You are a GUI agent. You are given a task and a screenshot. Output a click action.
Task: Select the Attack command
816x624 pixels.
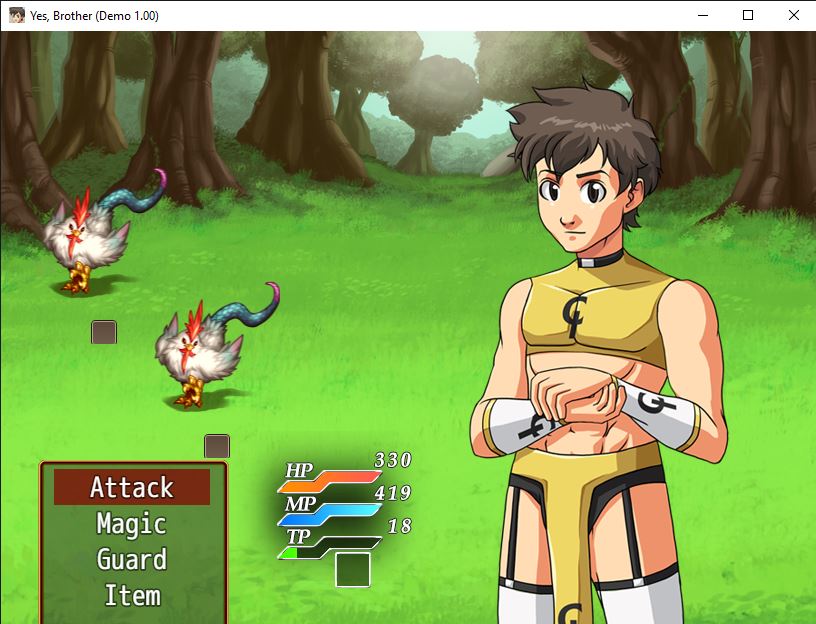click(132, 487)
